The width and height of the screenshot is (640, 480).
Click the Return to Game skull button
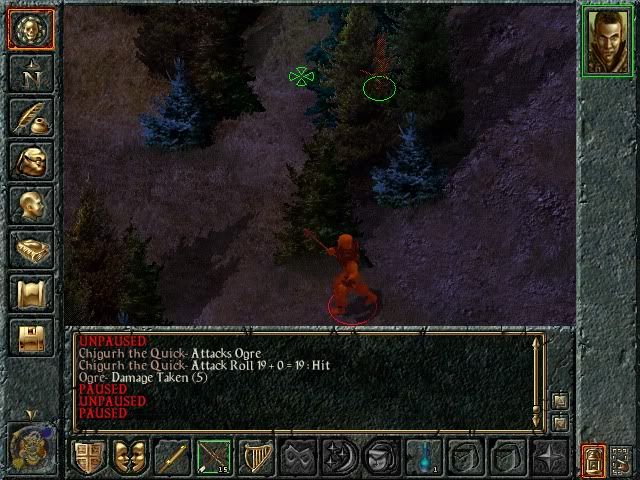(x=30, y=30)
